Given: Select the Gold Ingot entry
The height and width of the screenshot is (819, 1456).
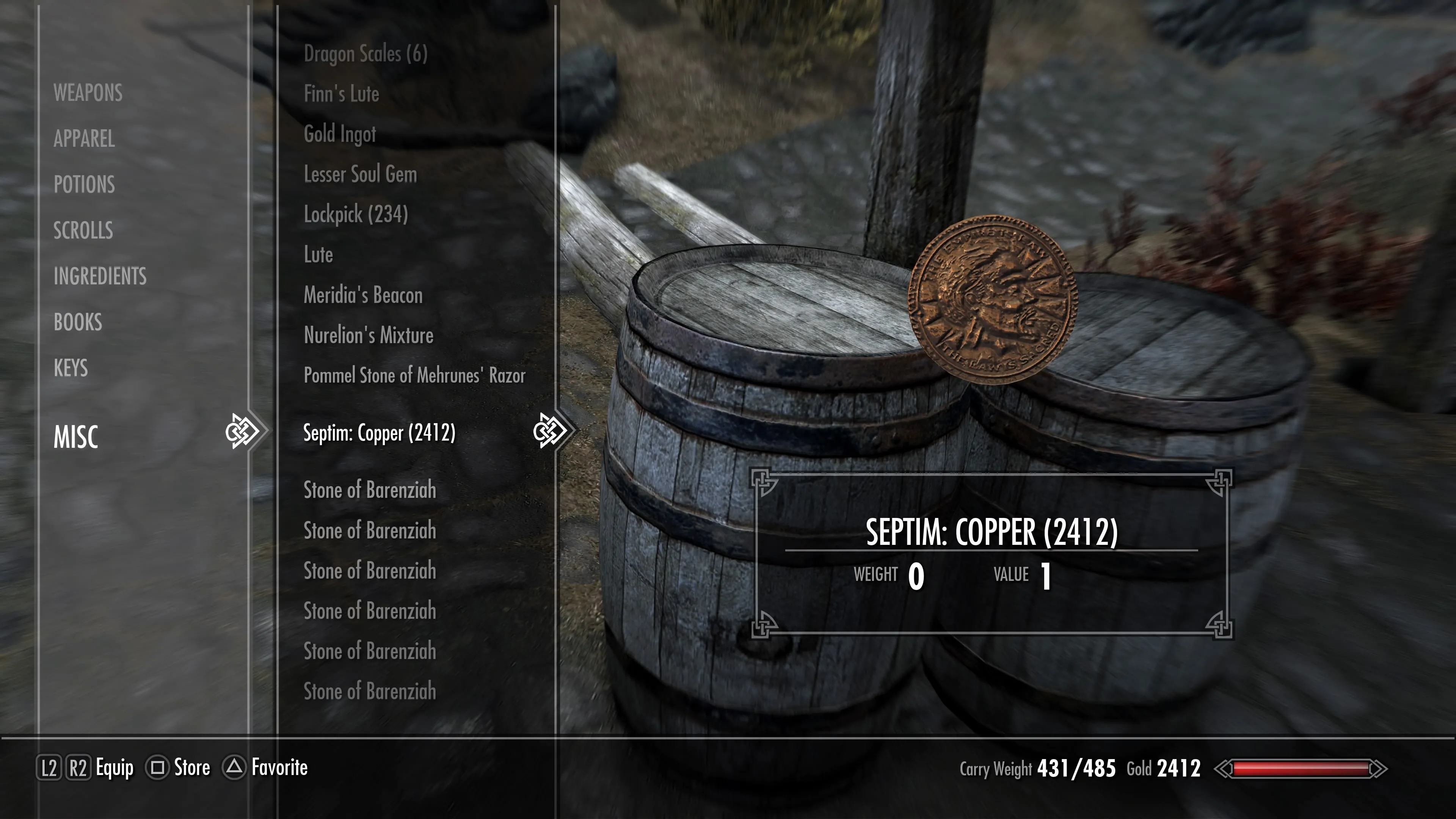Looking at the screenshot, I should coord(340,134).
